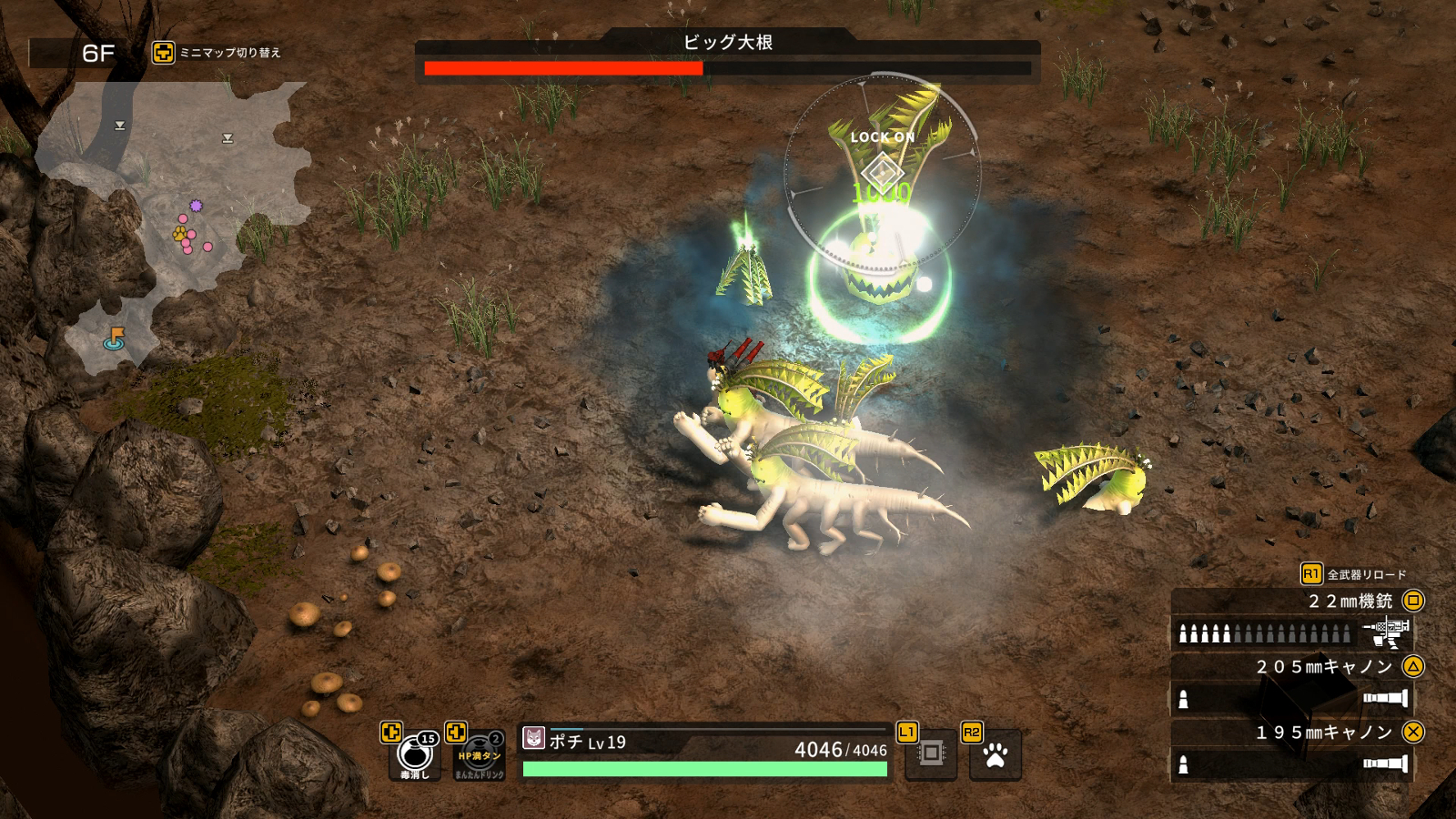
Task: Select the 22mm機銃 machine gun weapon
Action: pyautogui.click(x=1292, y=618)
